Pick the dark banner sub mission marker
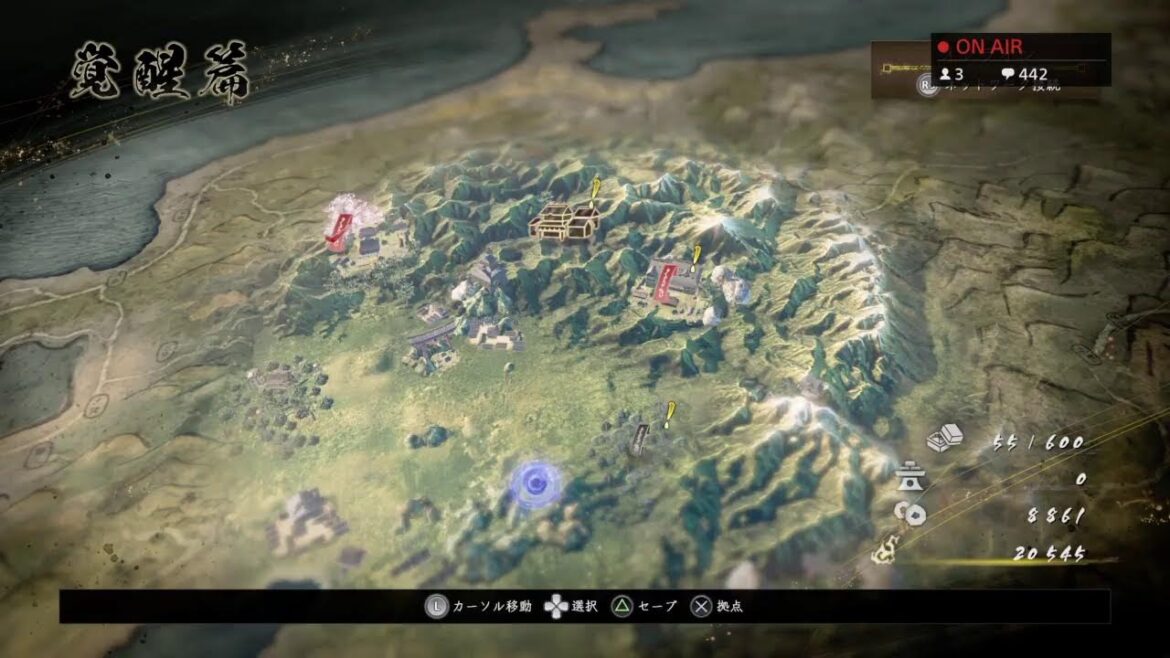Screen dimensions: 1170x658 click(x=640, y=438)
